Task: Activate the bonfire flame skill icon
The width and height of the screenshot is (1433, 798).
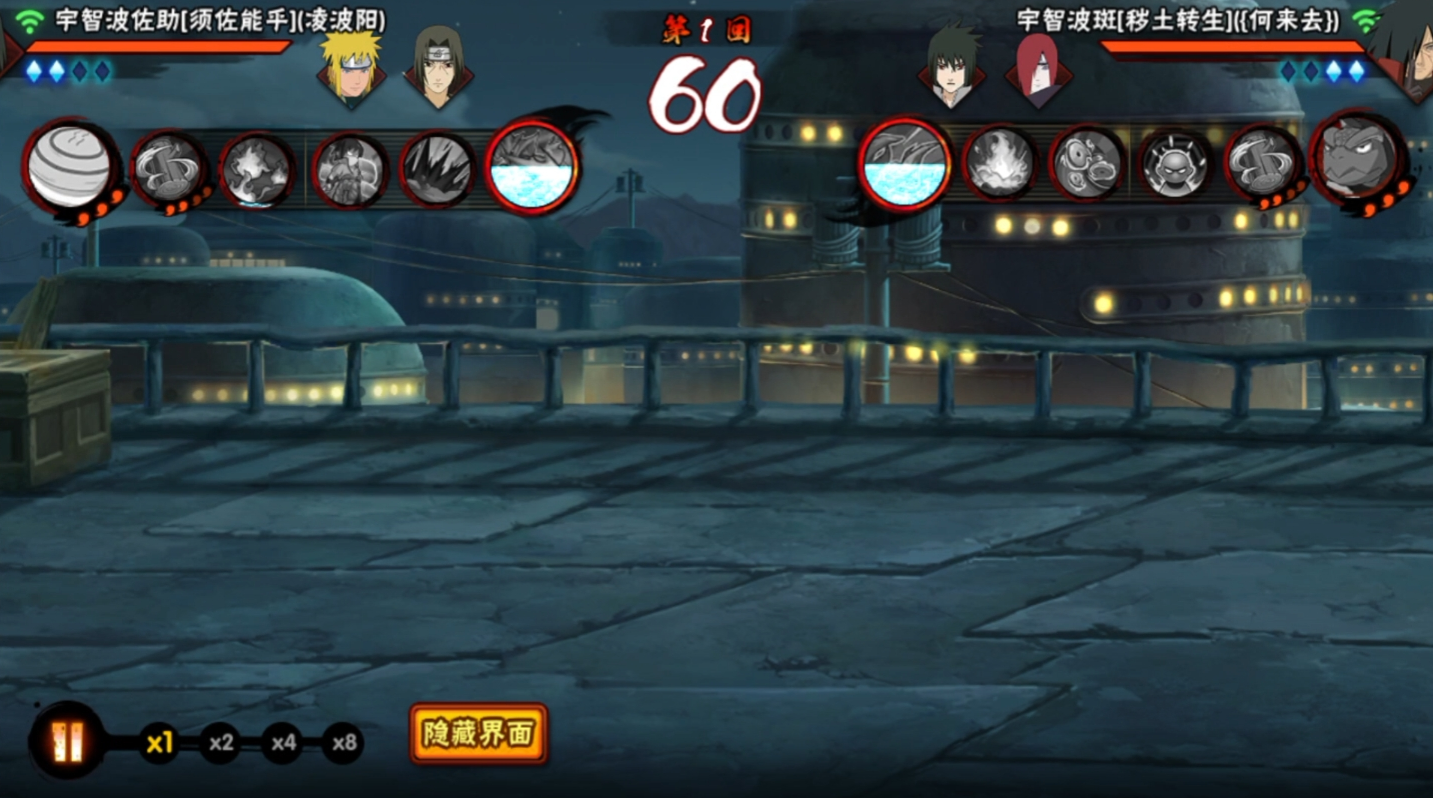Action: point(998,161)
